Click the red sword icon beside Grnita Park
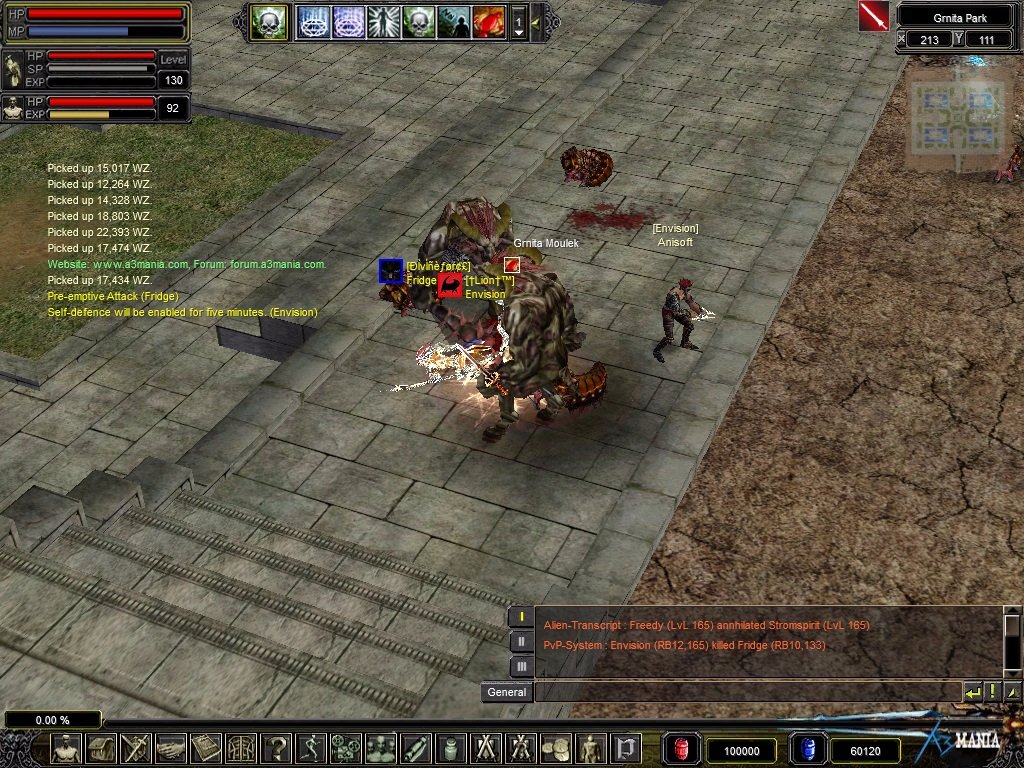 pos(873,16)
